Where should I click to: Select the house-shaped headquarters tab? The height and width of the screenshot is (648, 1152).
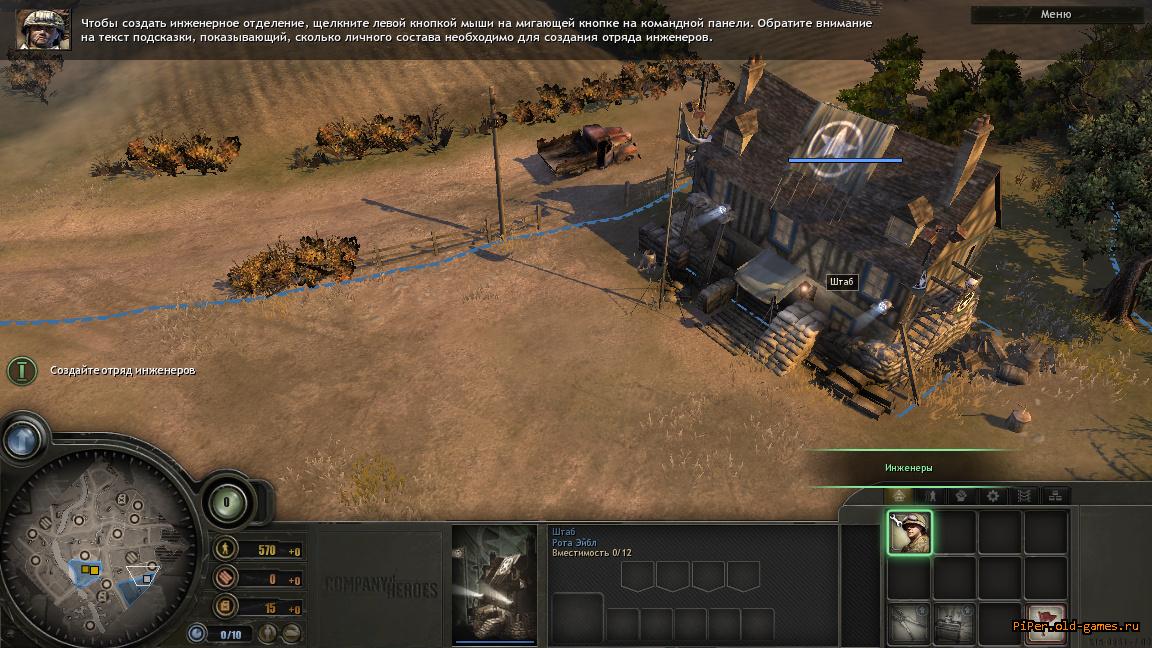899,496
